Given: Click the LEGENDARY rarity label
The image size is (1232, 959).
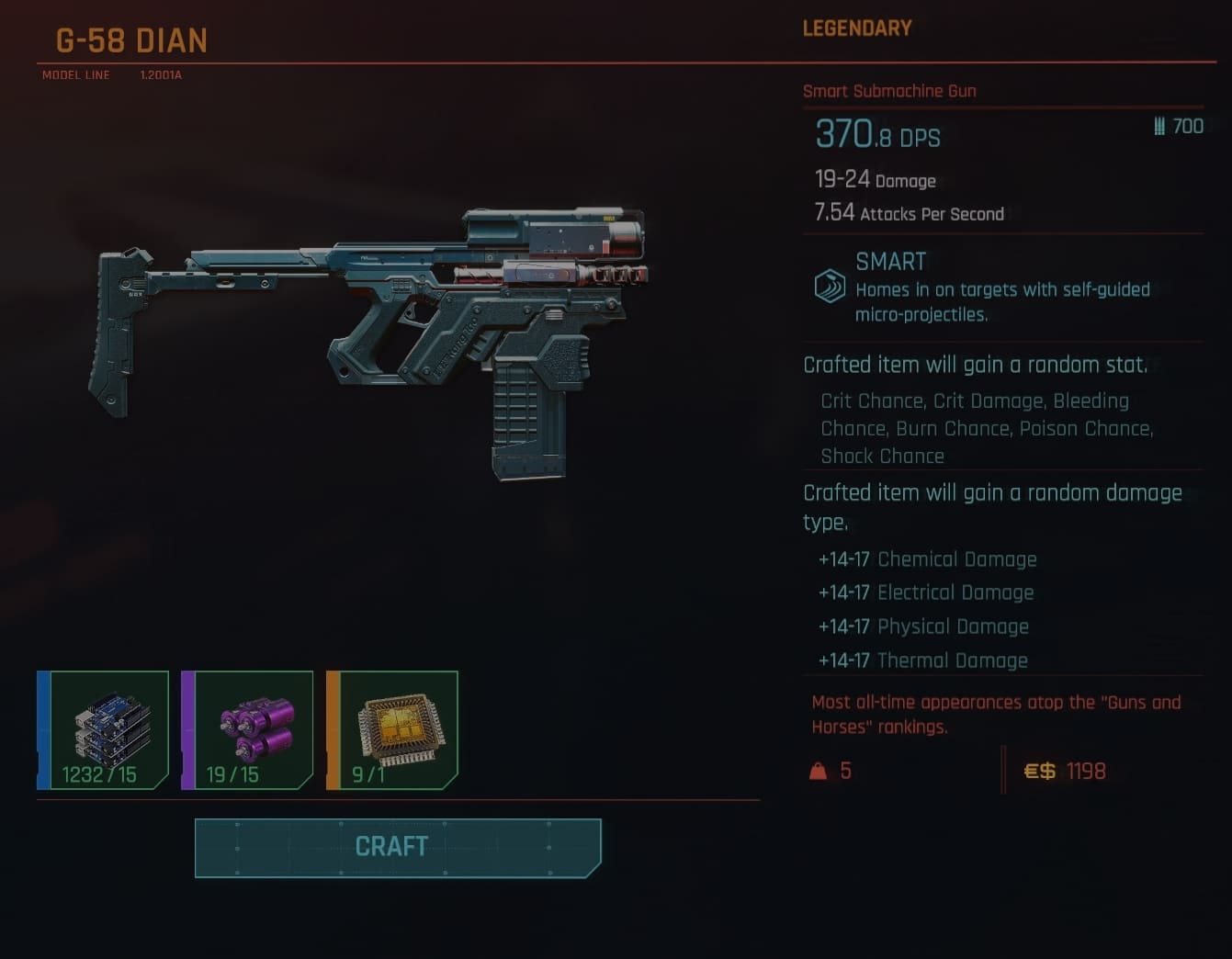Looking at the screenshot, I should (x=856, y=28).
